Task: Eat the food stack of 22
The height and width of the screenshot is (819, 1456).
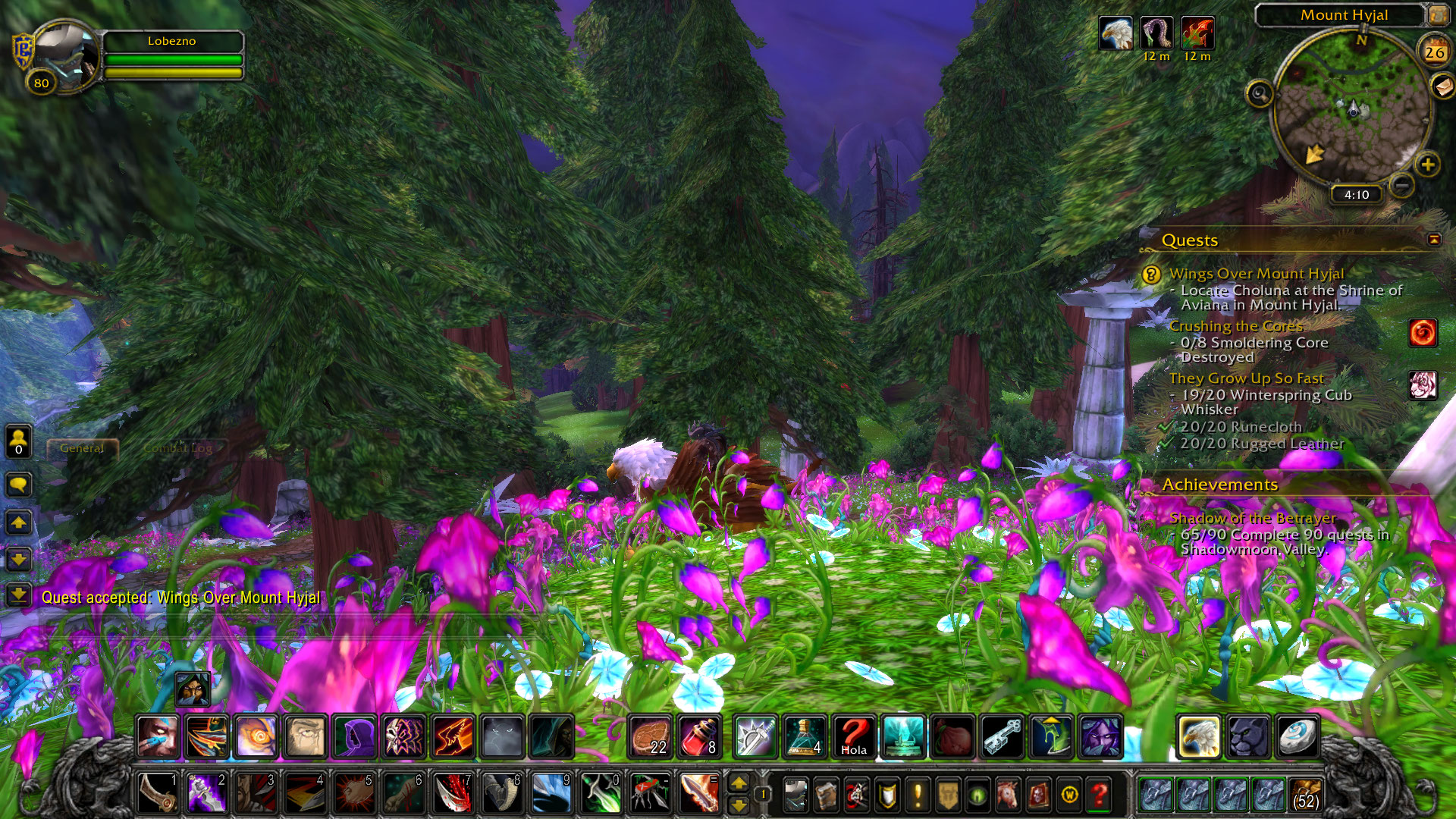Action: pos(650,737)
